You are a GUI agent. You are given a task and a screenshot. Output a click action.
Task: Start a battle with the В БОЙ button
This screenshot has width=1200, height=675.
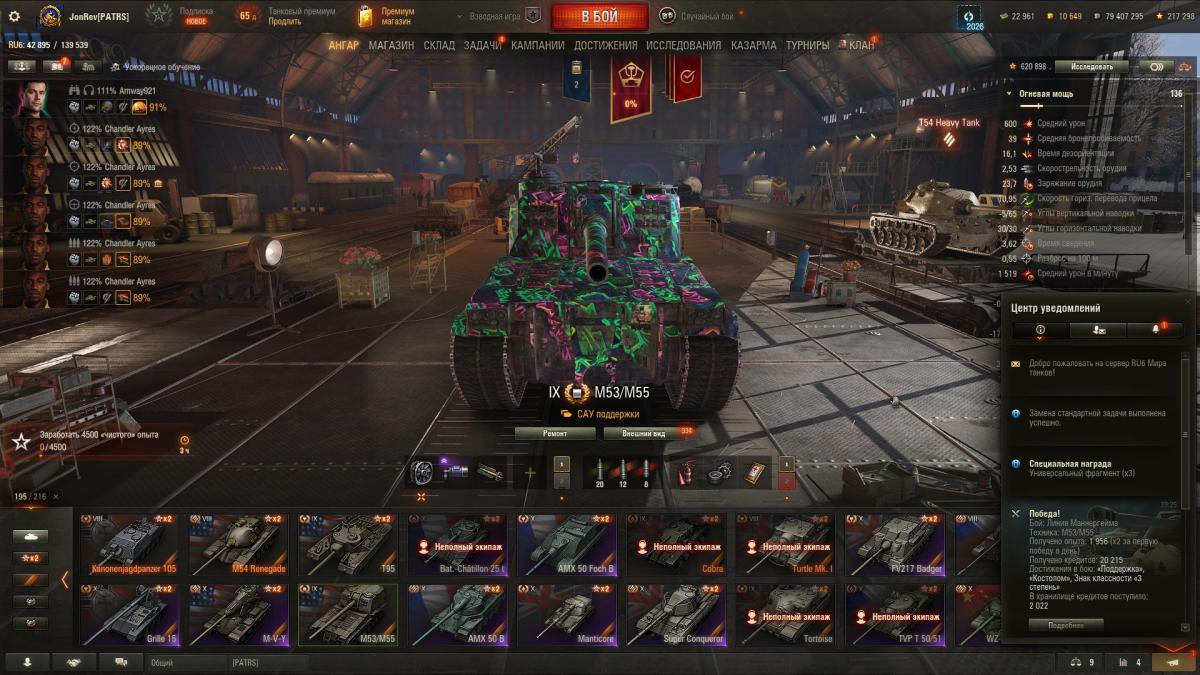tap(599, 16)
